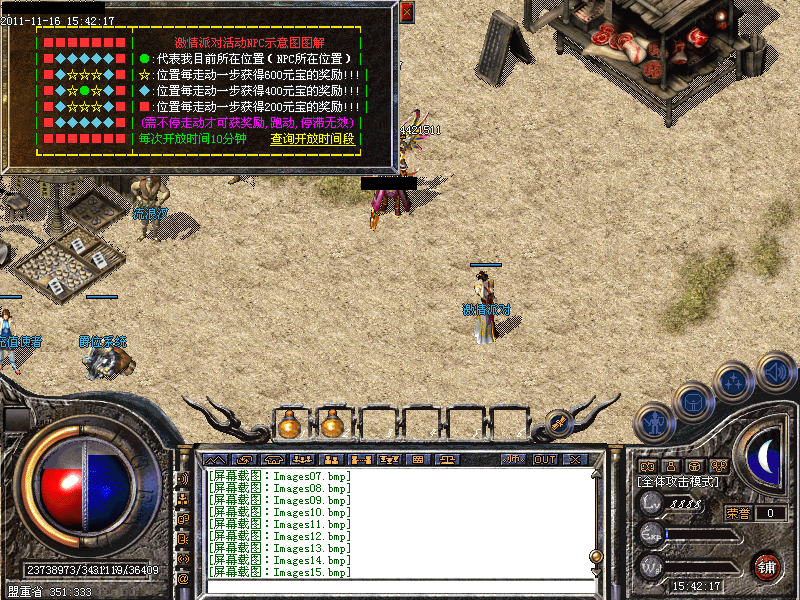
Task: Open the character figure round button
Action: (653, 421)
